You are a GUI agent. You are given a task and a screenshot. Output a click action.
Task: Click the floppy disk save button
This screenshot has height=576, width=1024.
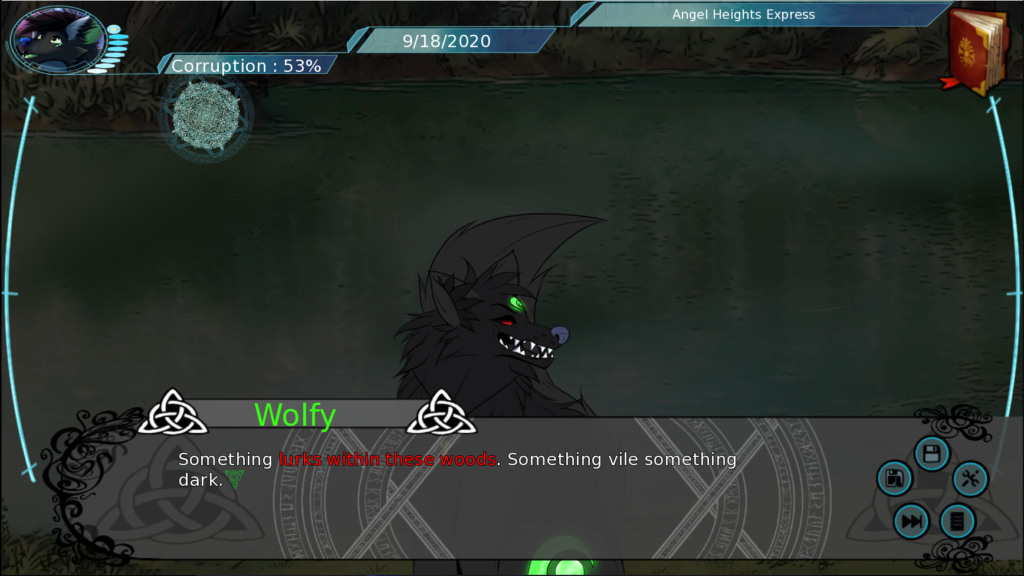(931, 455)
